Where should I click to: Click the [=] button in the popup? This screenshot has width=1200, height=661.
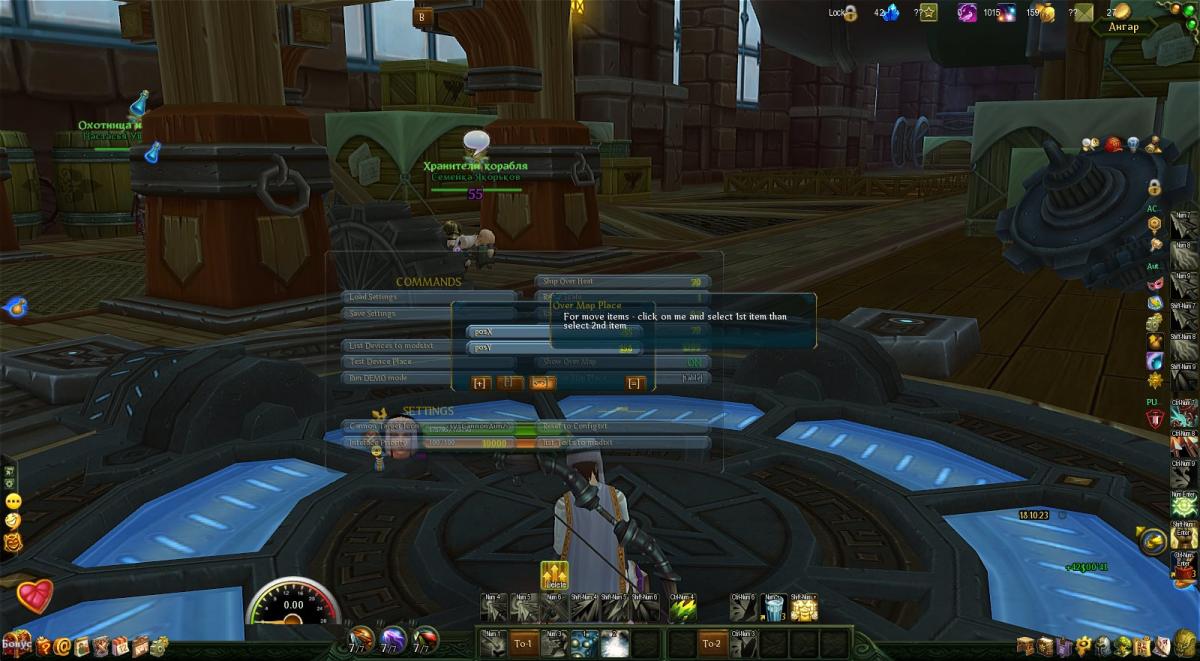coord(634,382)
